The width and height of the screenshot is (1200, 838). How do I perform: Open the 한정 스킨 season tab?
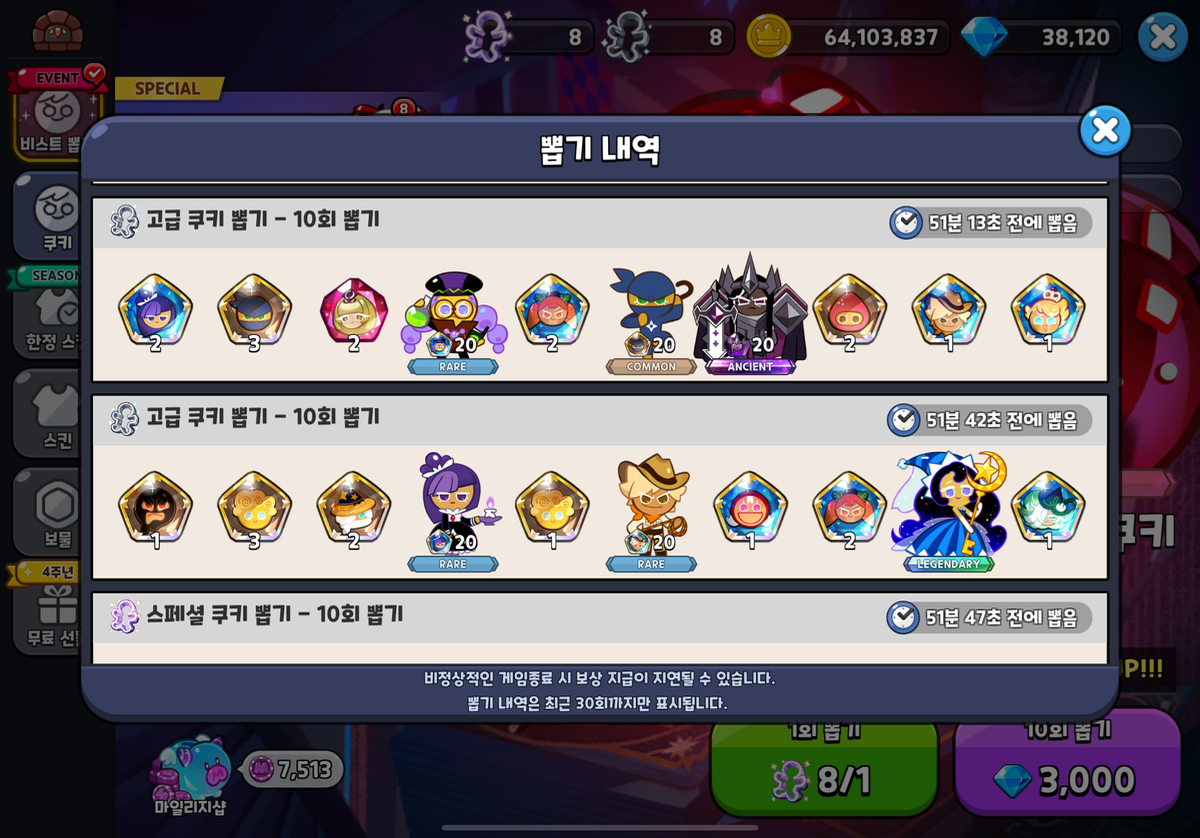point(55,315)
